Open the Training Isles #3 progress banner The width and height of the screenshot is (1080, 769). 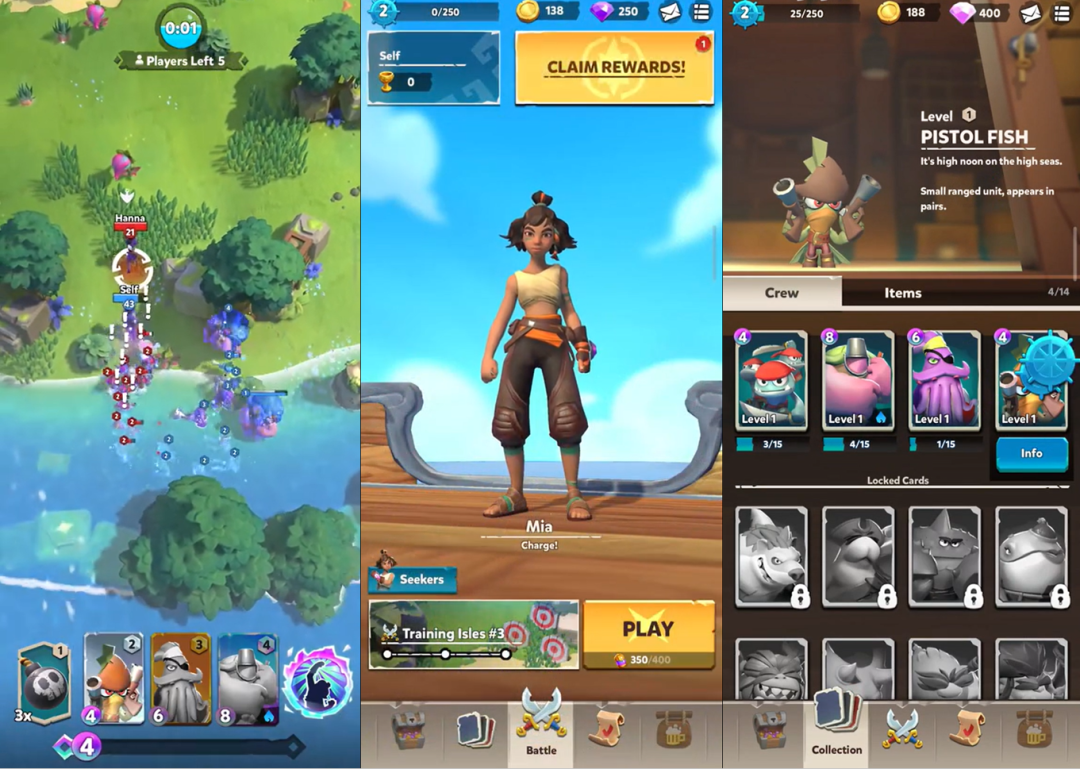[473, 634]
